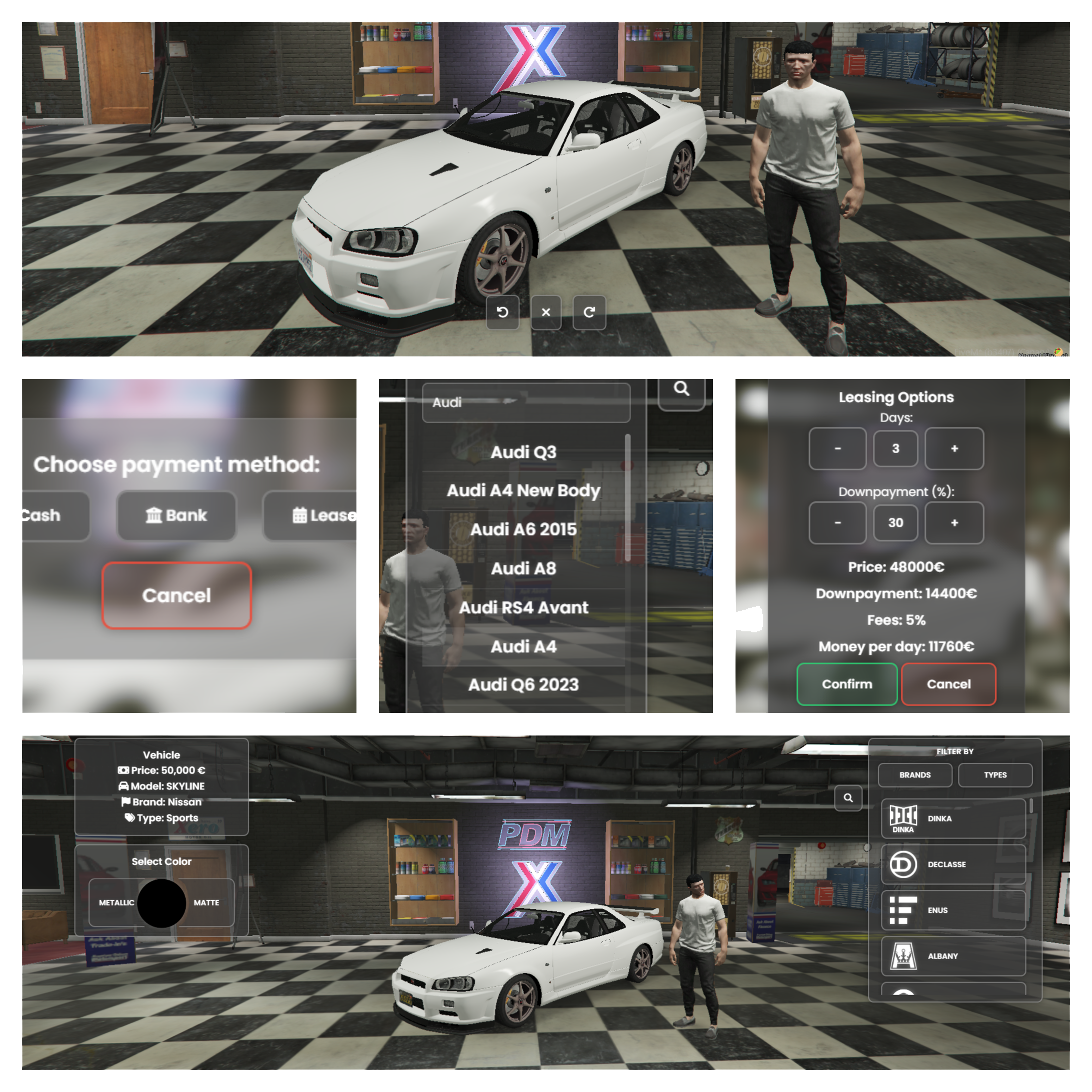Decrease the downpayment percentage
This screenshot has width=1092, height=1092.
click(837, 523)
